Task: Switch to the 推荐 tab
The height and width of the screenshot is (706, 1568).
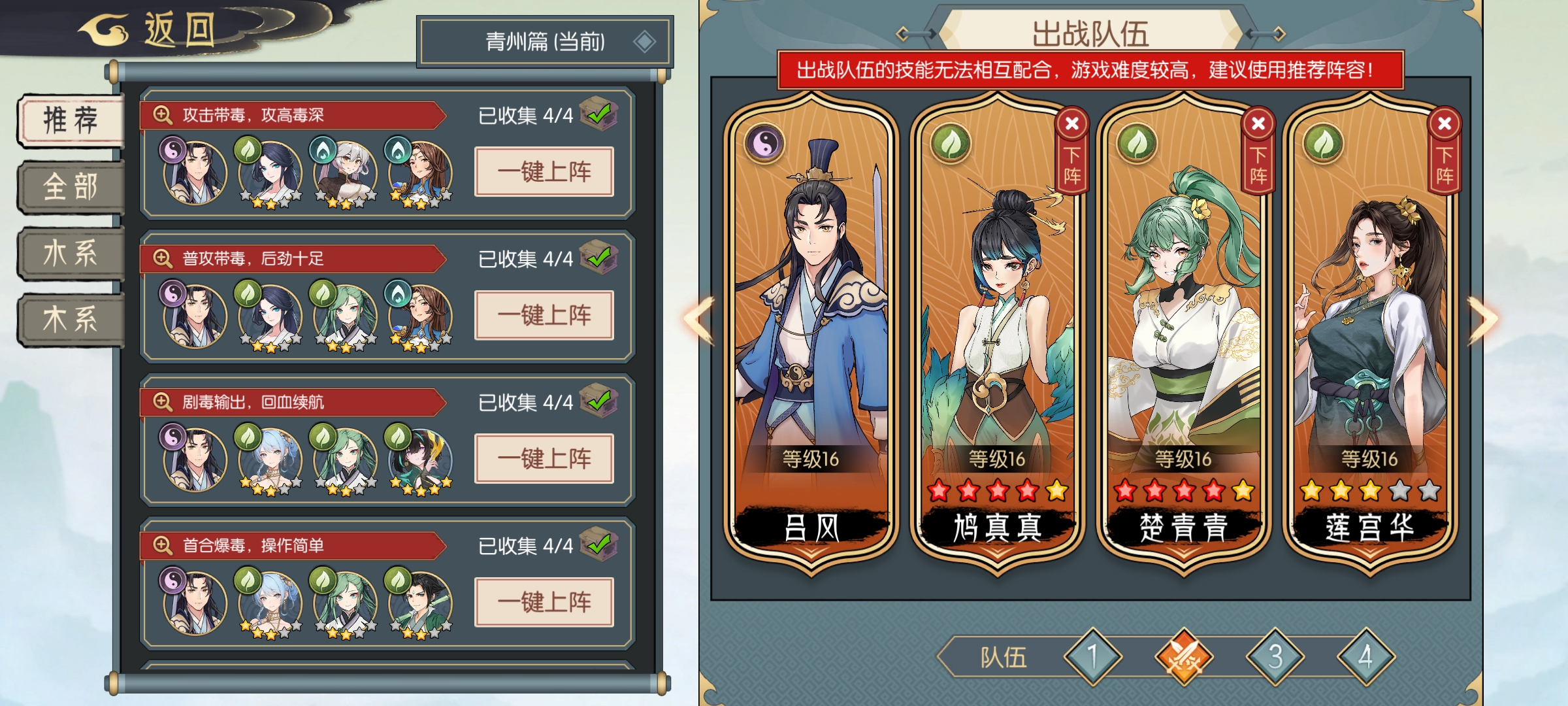Action: pyautogui.click(x=71, y=121)
